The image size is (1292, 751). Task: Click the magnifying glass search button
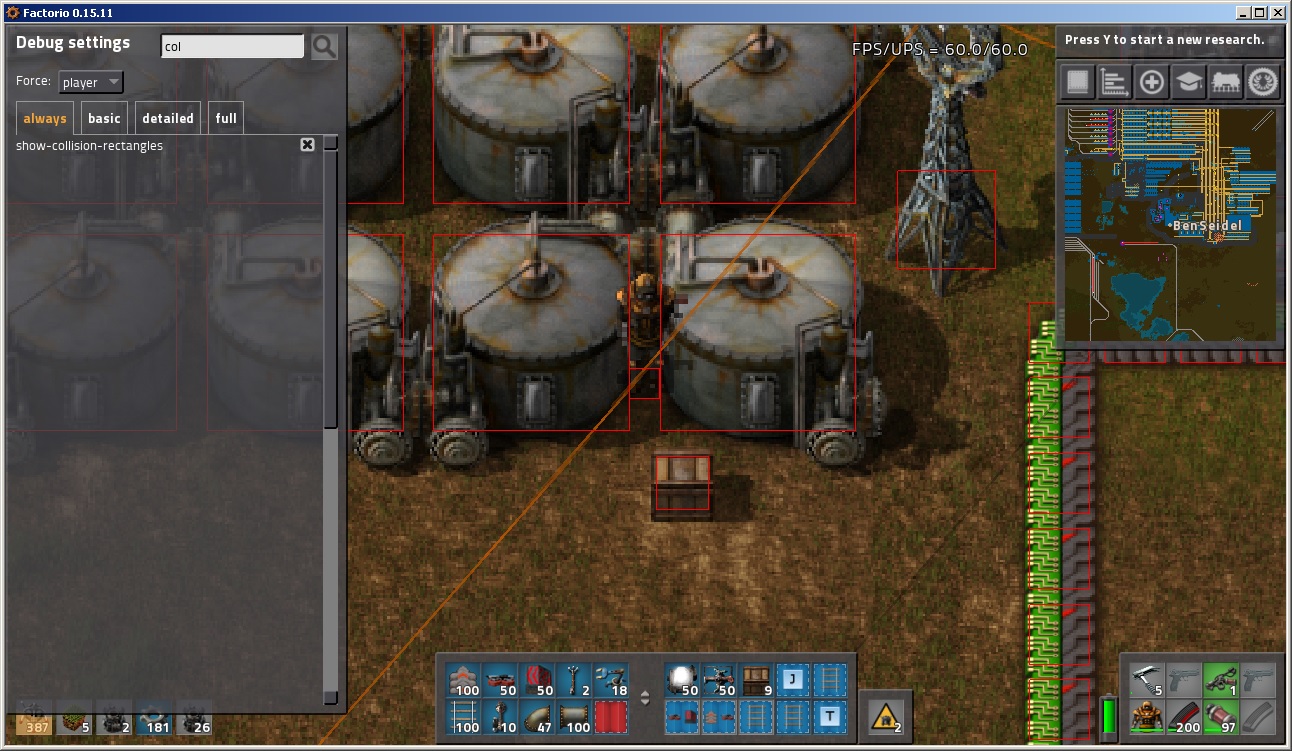tap(324, 46)
